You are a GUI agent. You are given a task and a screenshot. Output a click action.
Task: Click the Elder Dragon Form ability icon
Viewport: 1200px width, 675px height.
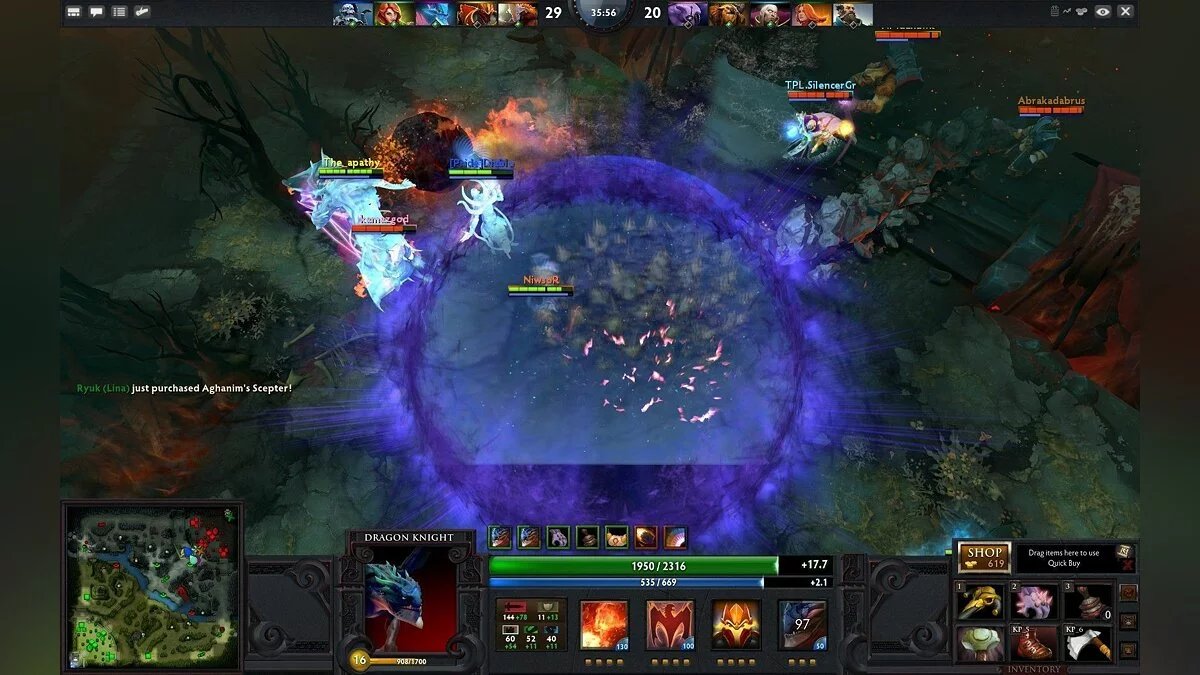[802, 624]
